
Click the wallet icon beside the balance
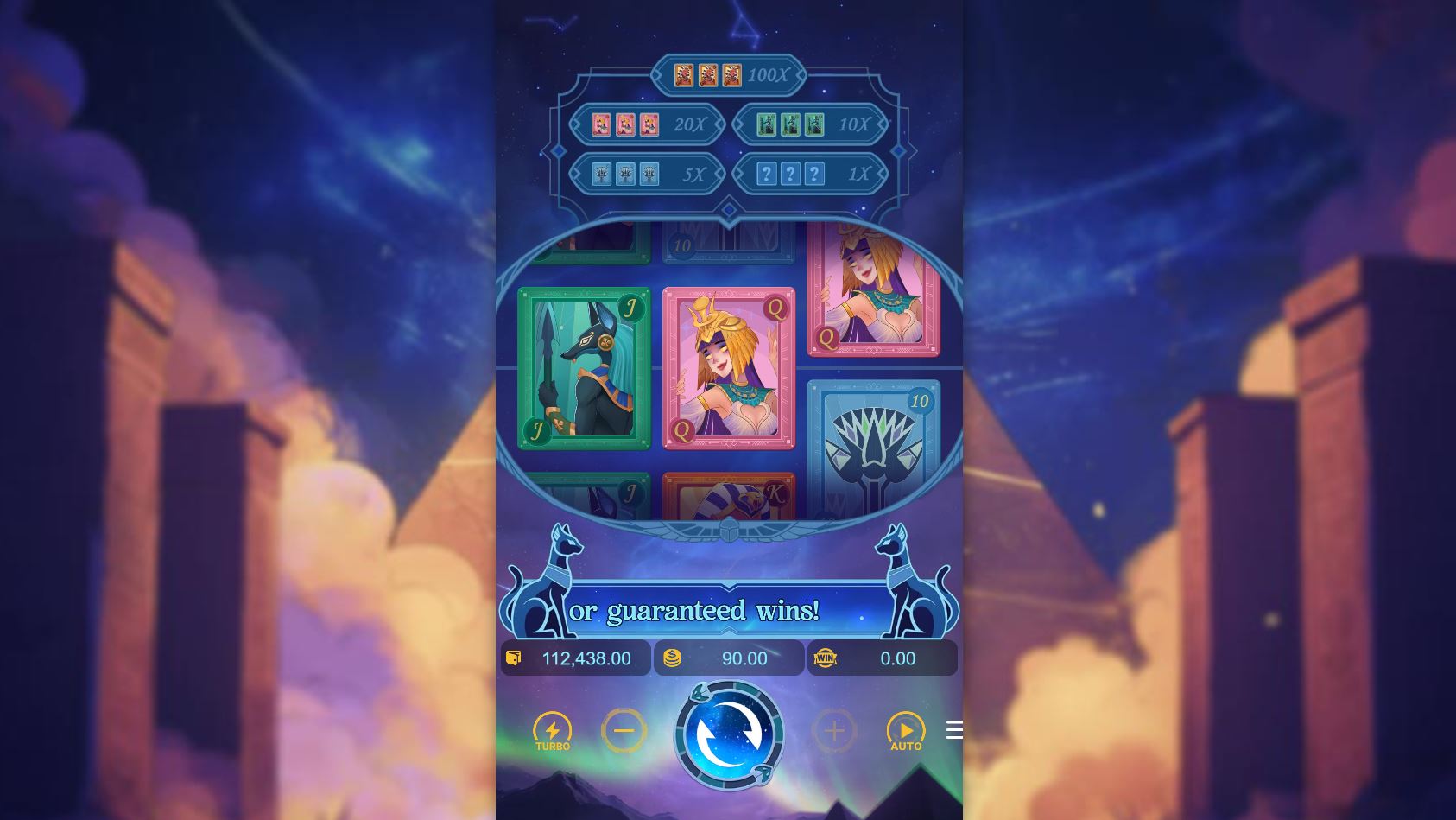(x=516, y=658)
